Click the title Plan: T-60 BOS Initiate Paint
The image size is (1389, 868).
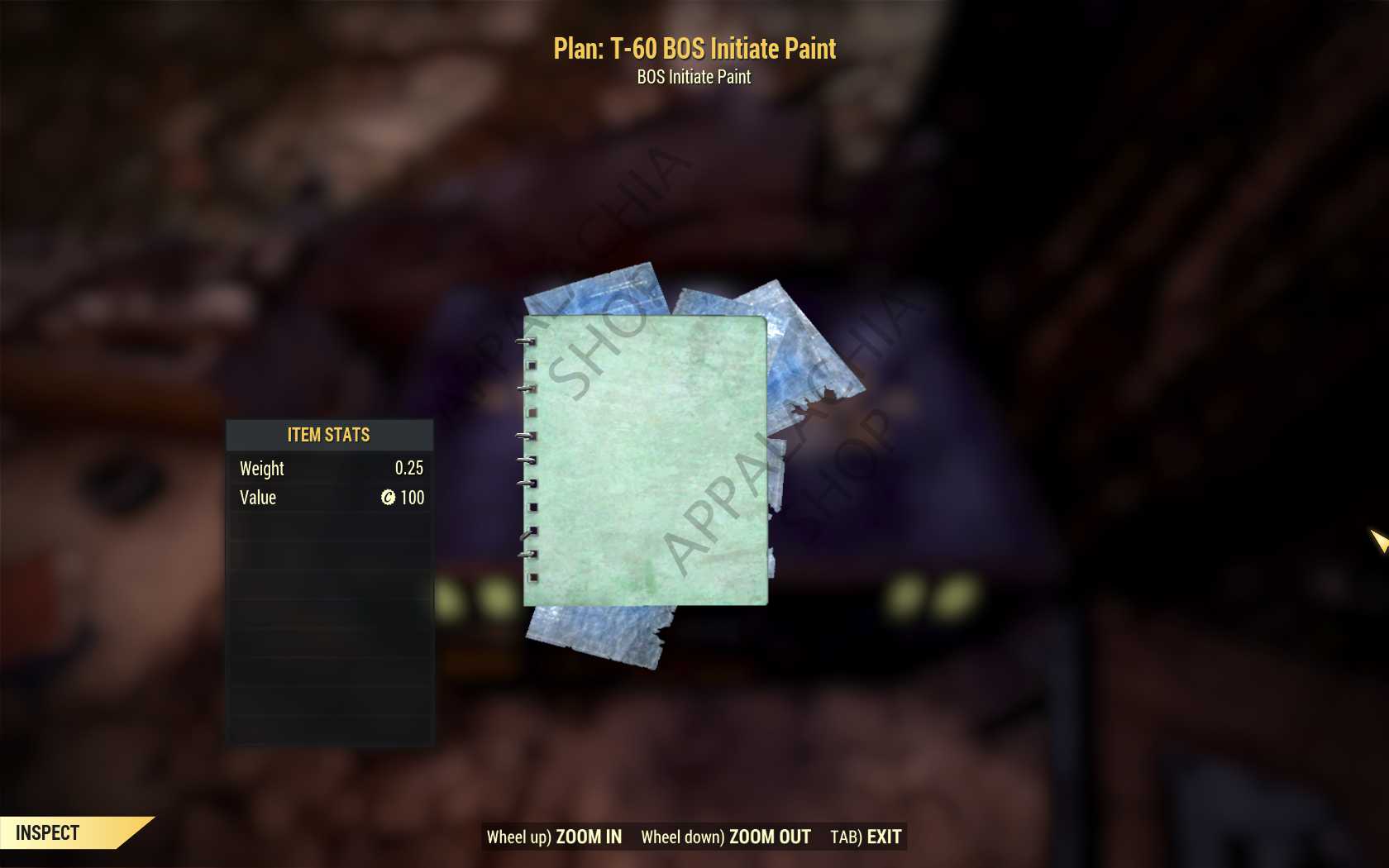tap(694, 49)
